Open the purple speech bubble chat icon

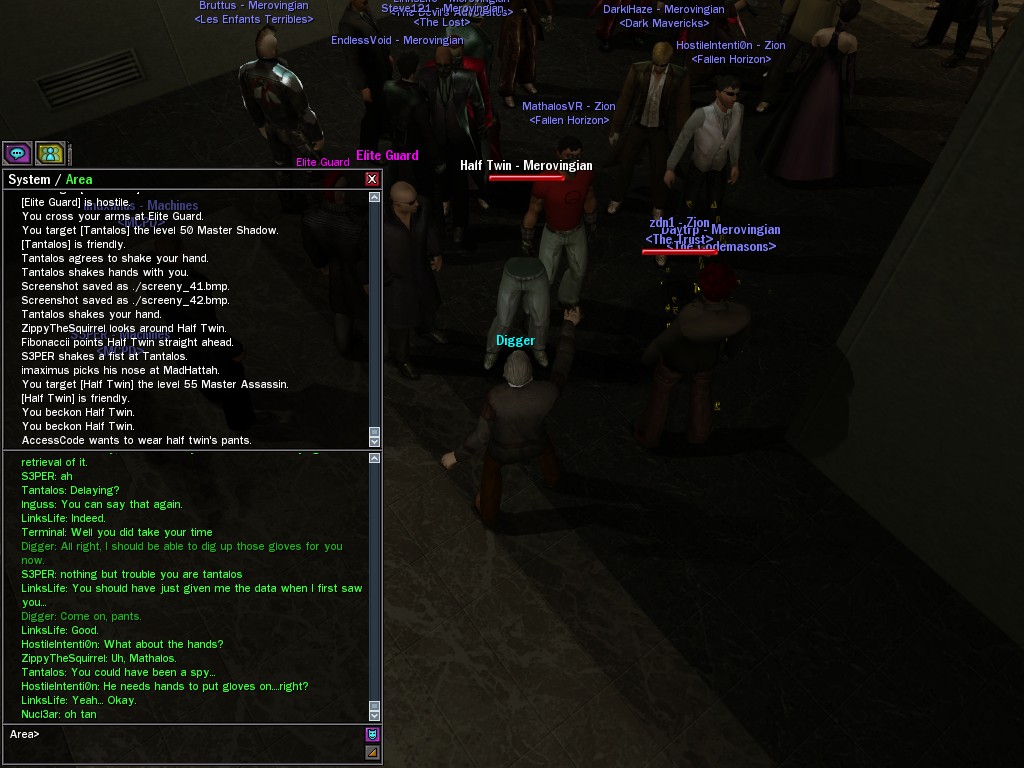coord(18,153)
